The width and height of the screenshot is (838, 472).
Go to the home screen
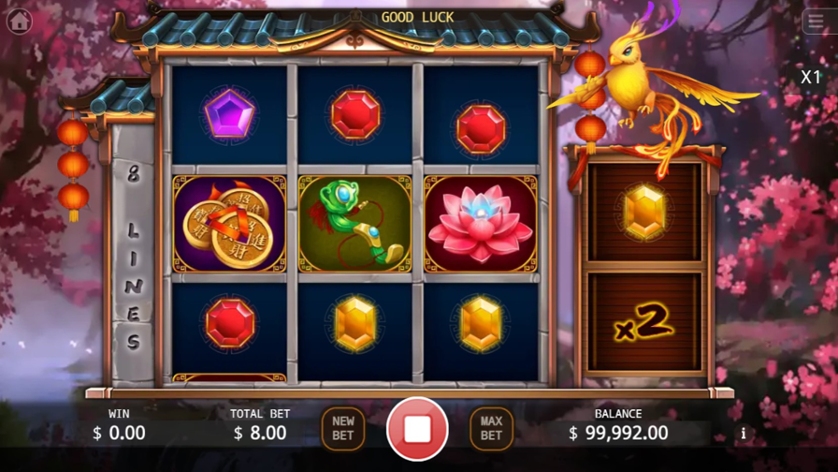[19, 21]
